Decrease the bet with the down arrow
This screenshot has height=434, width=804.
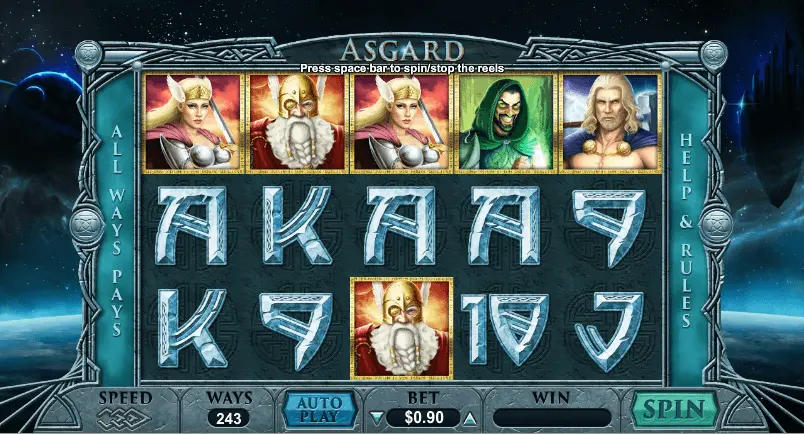(376, 417)
